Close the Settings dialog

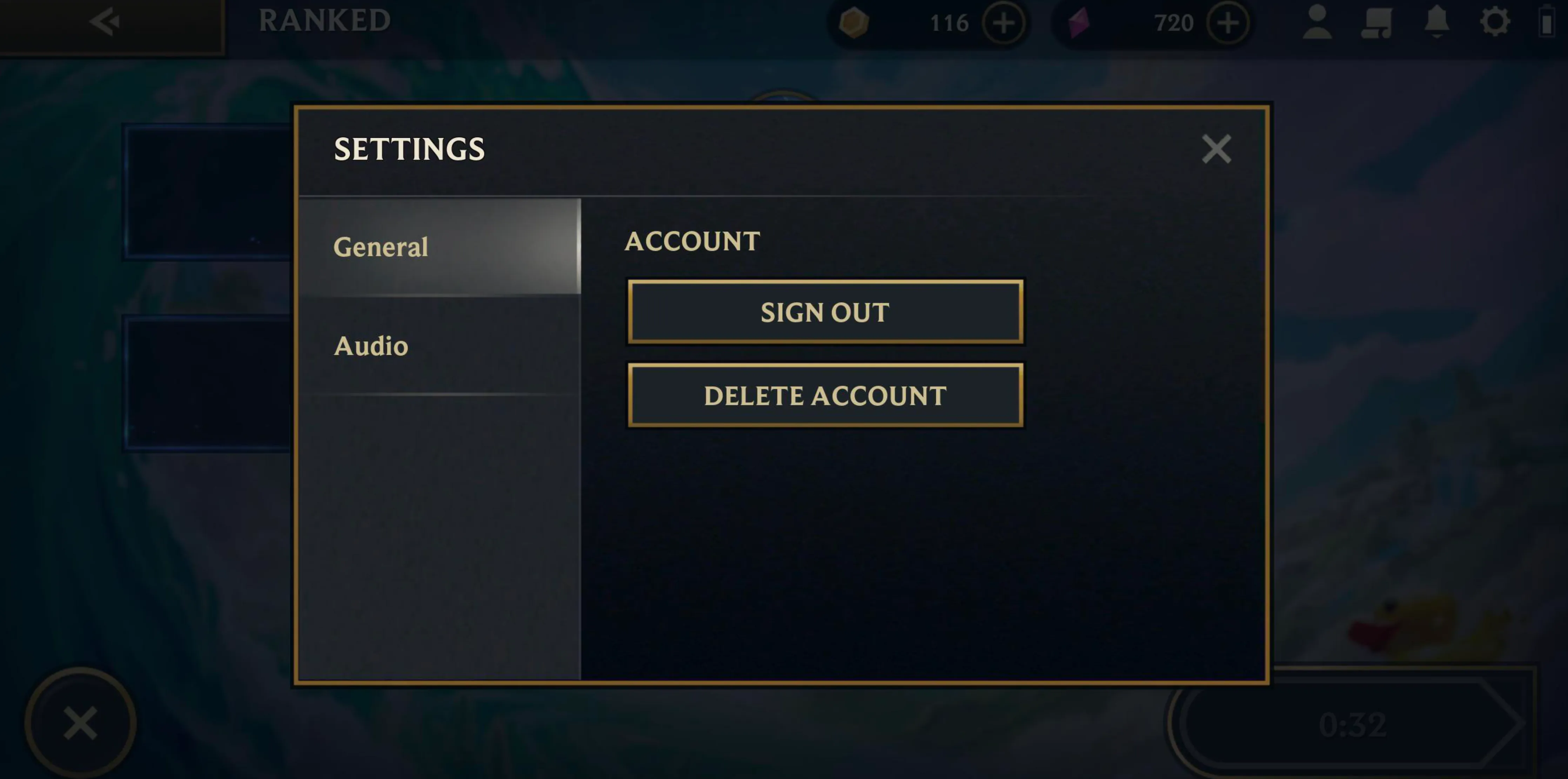click(x=1215, y=149)
